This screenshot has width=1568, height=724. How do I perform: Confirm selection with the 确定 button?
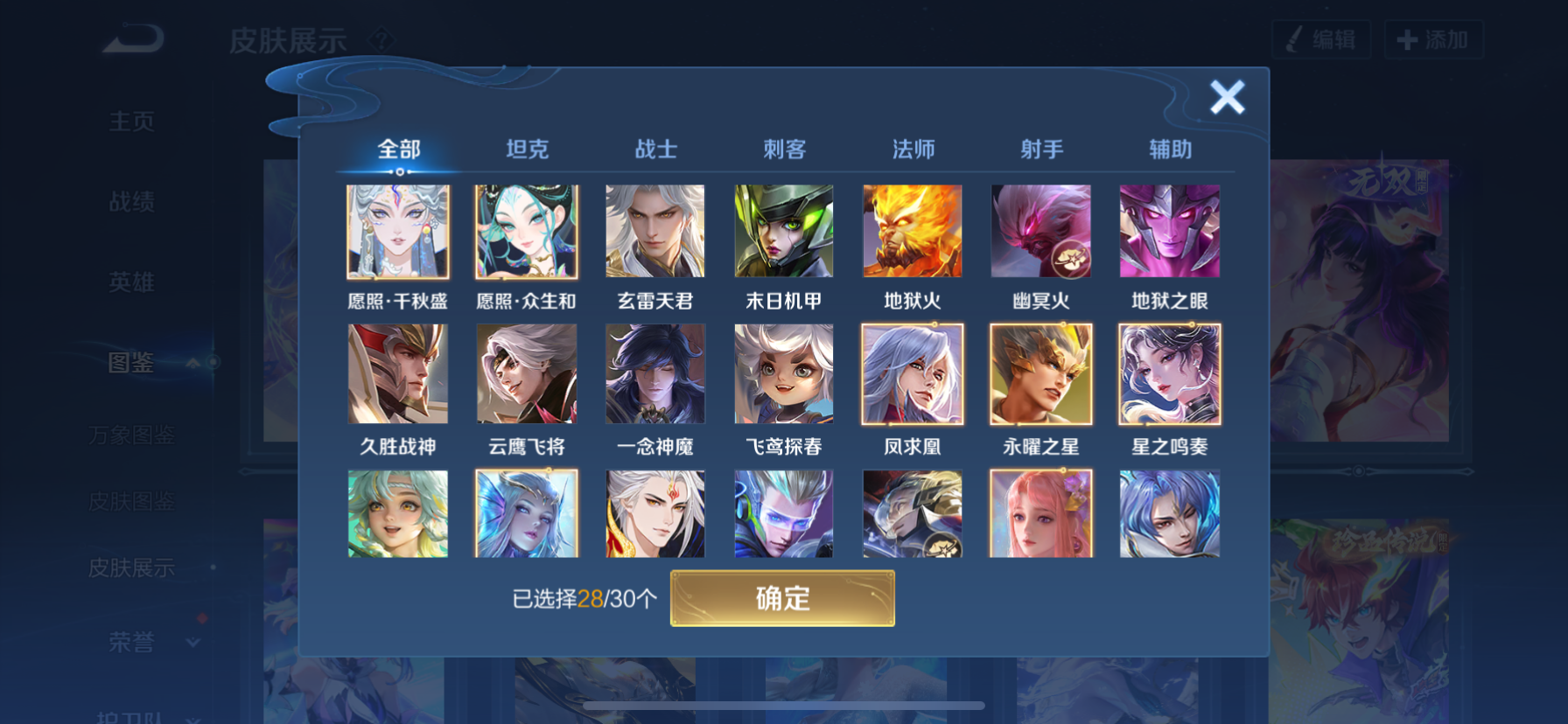[x=783, y=599]
